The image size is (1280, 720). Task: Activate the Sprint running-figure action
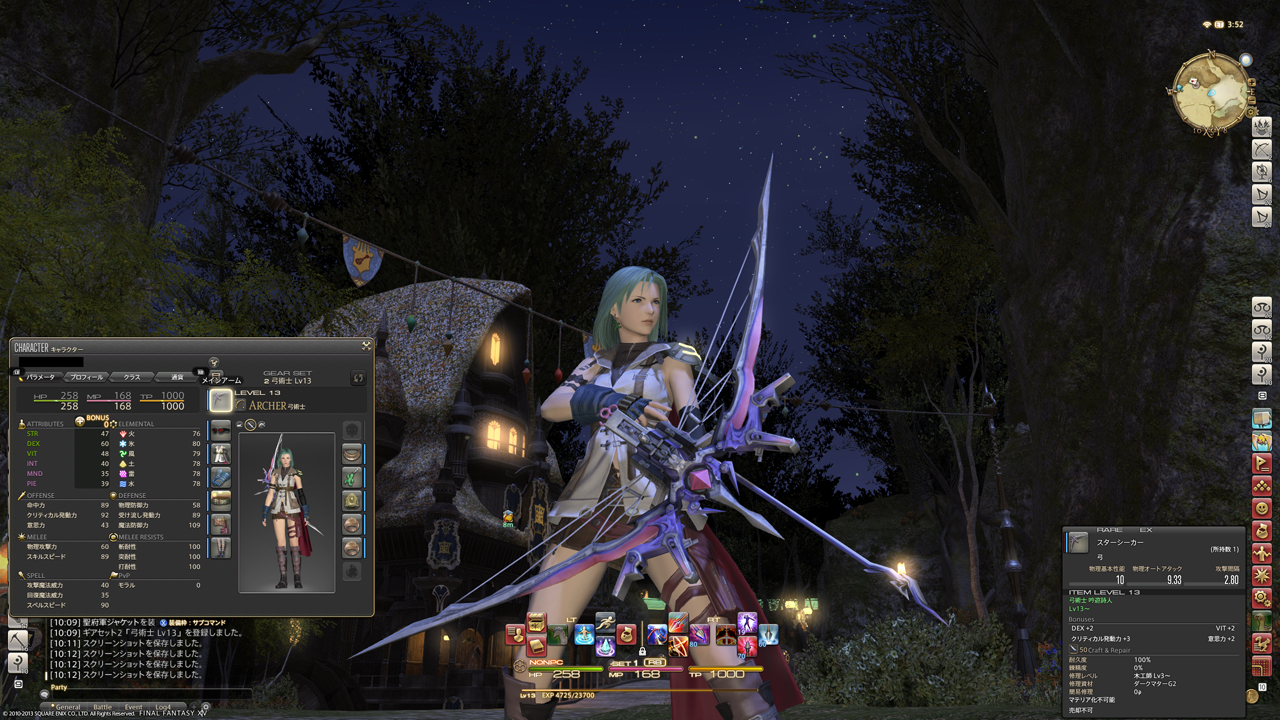coord(604,622)
